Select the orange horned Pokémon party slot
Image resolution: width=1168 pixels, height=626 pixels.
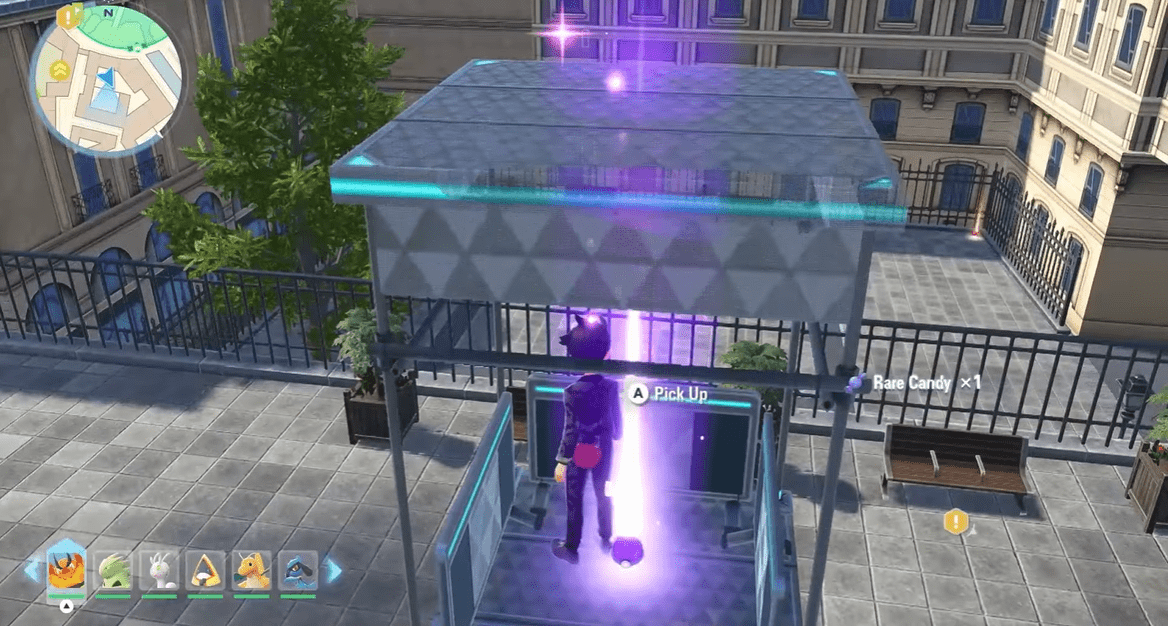[66, 570]
